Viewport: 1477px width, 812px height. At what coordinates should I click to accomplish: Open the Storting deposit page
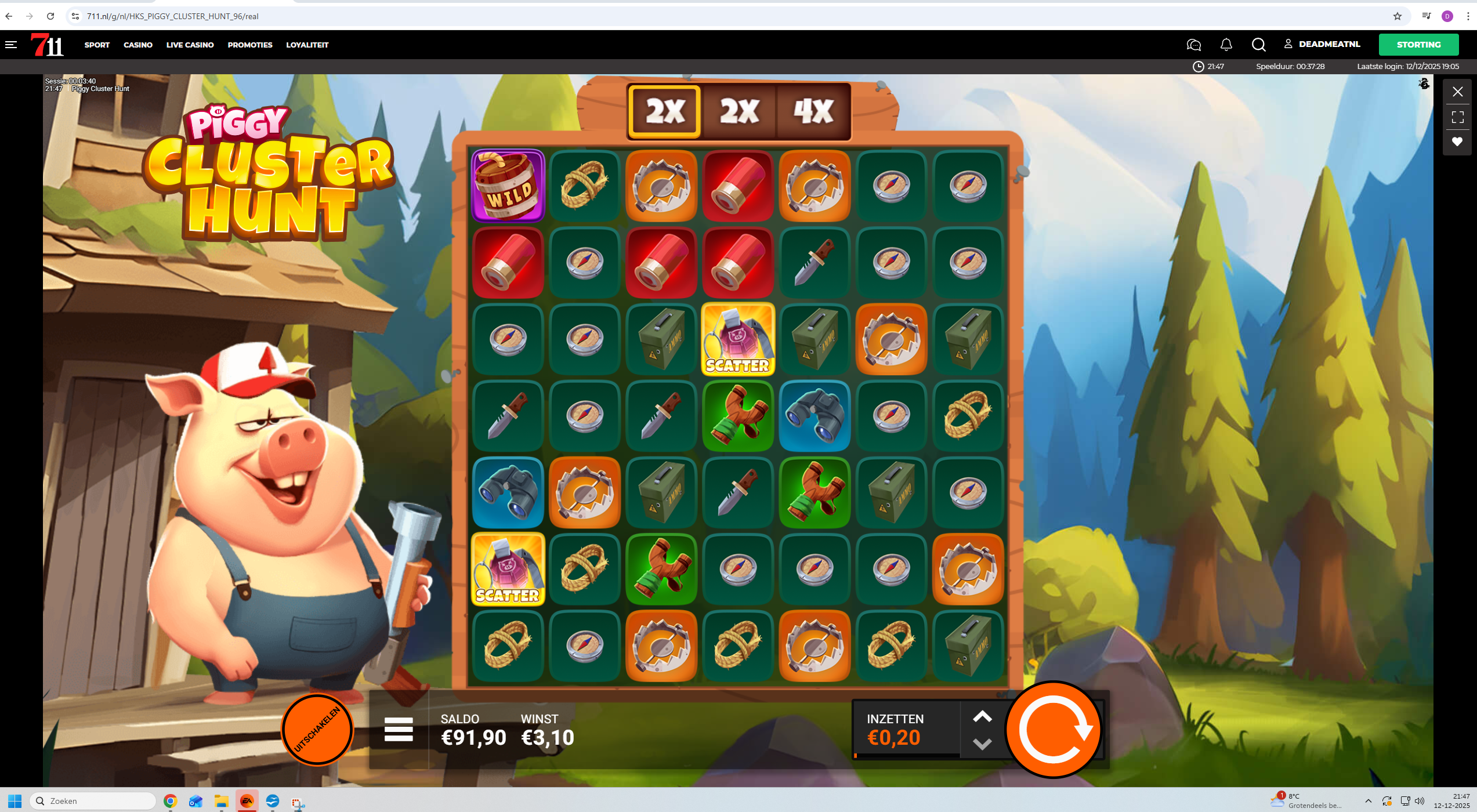pos(1418,45)
